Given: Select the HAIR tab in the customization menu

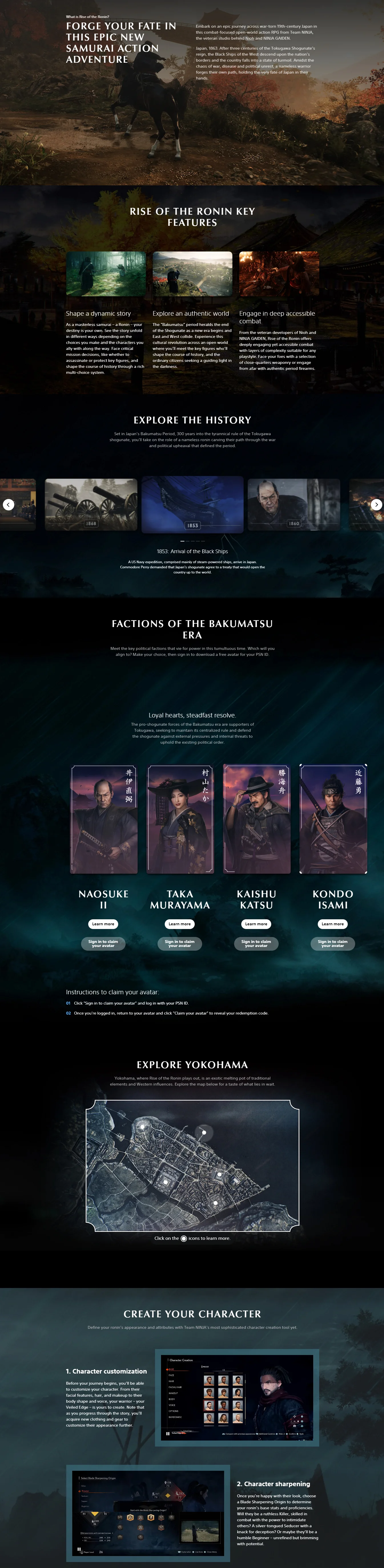Looking at the screenshot, I should (x=172, y=1382).
